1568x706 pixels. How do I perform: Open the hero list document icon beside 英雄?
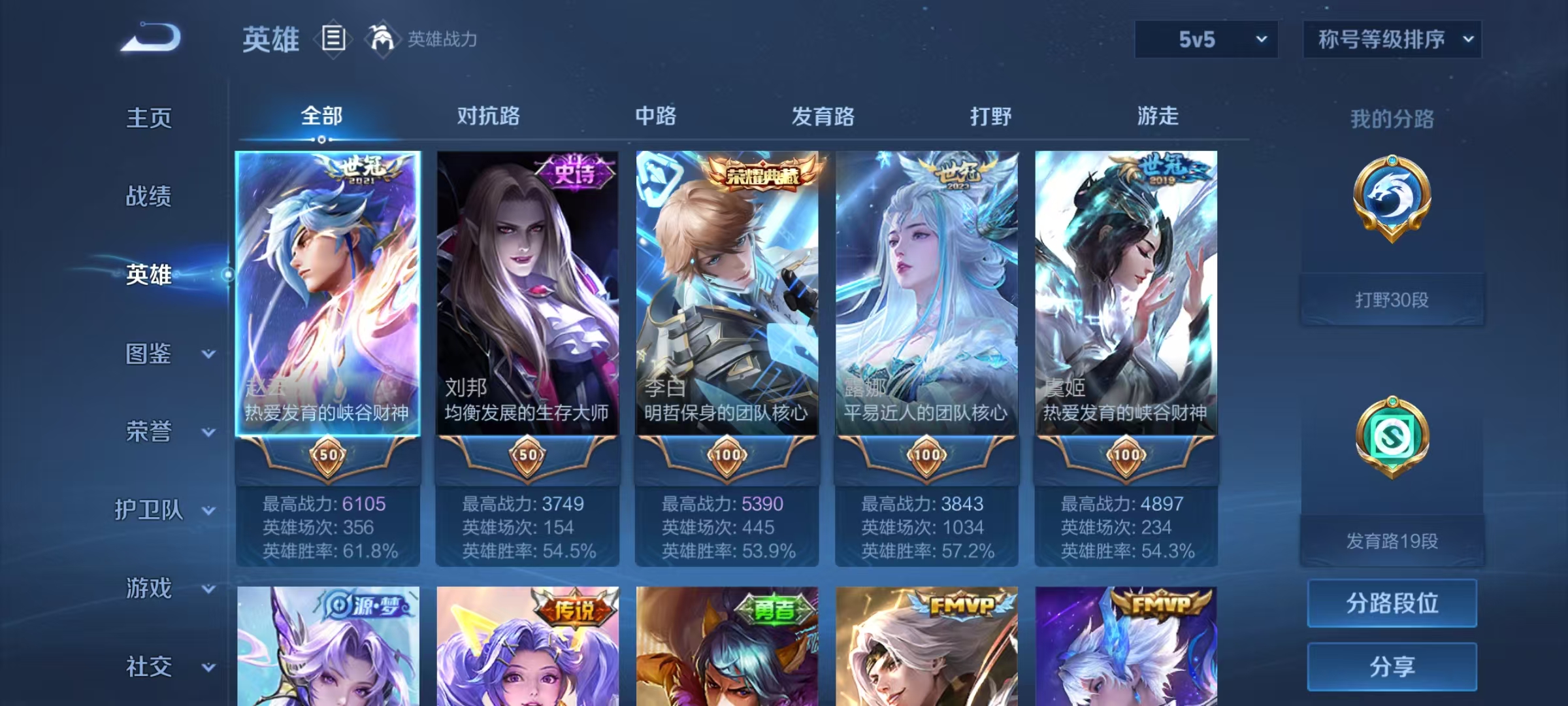(x=333, y=39)
